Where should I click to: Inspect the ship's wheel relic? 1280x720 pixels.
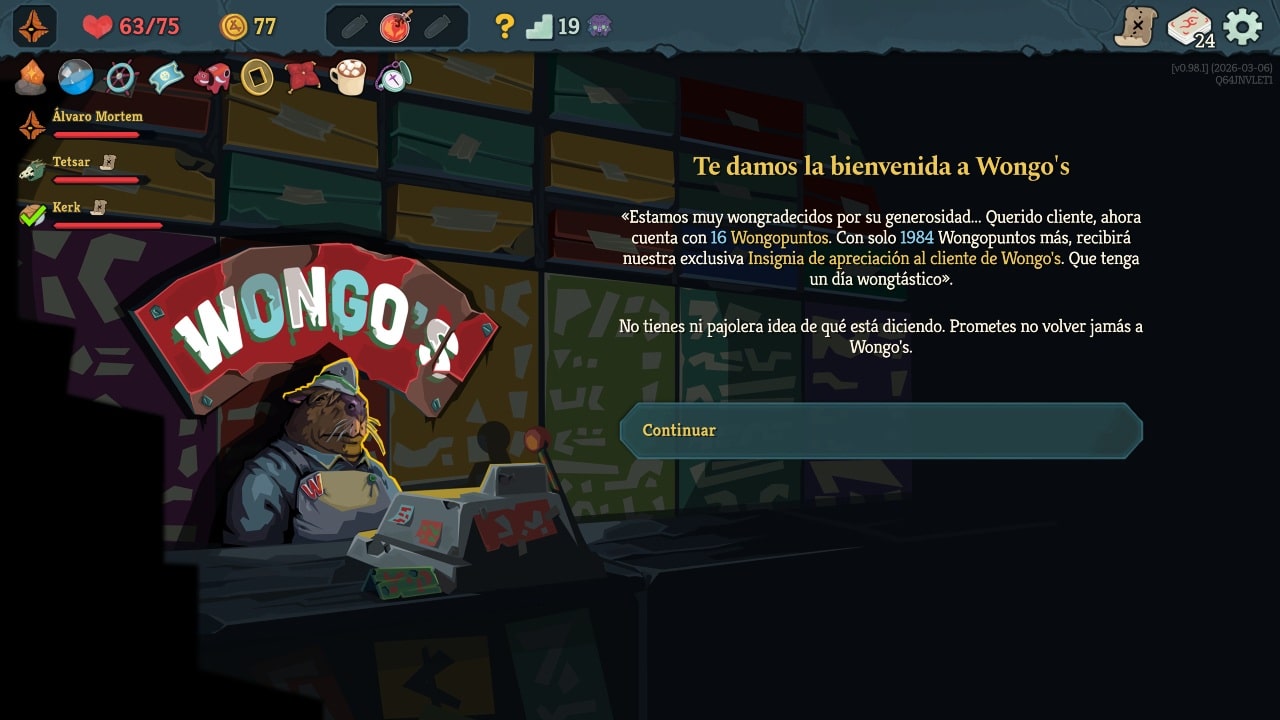(x=121, y=77)
